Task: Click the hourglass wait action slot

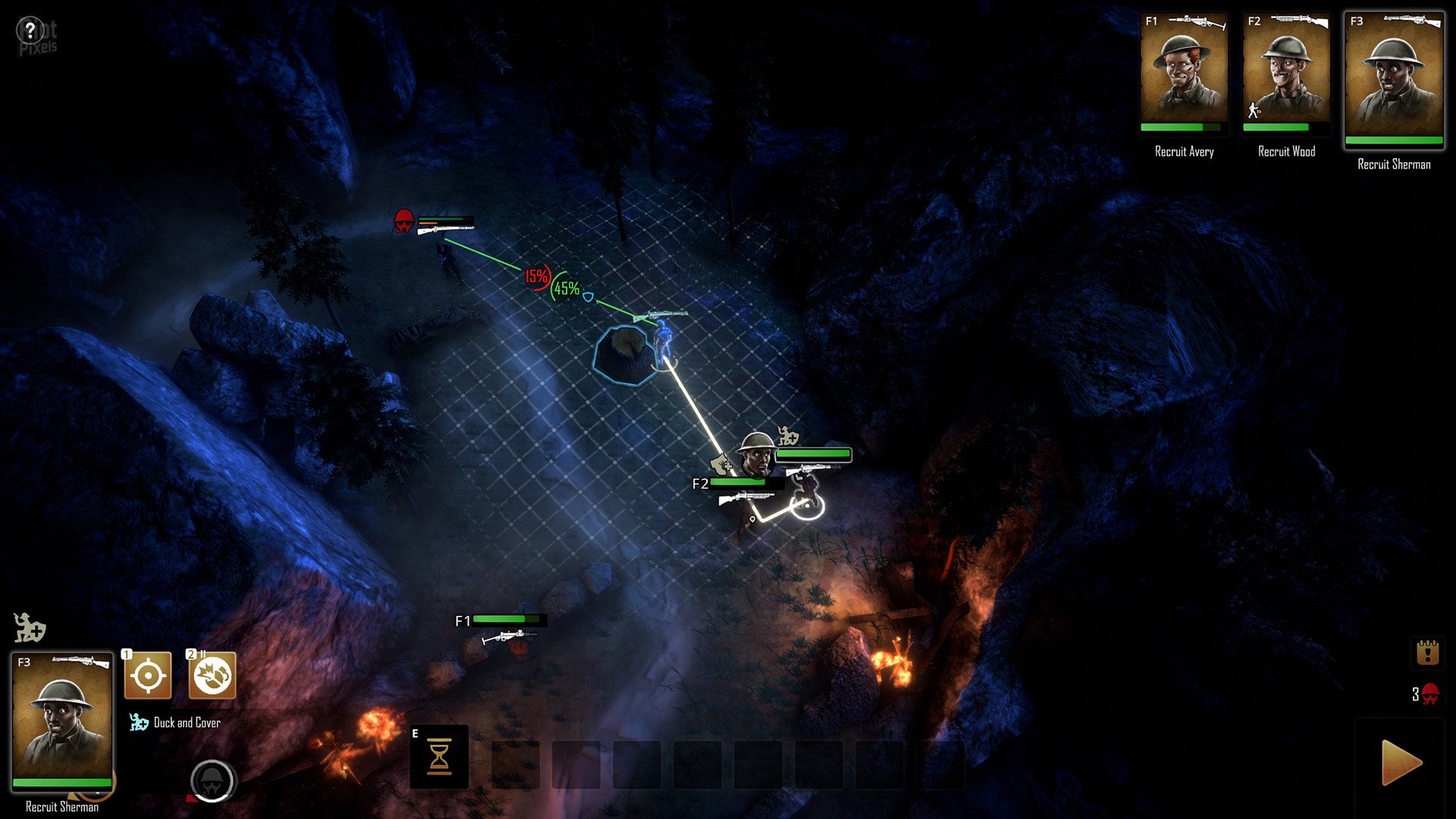Action: tap(439, 757)
